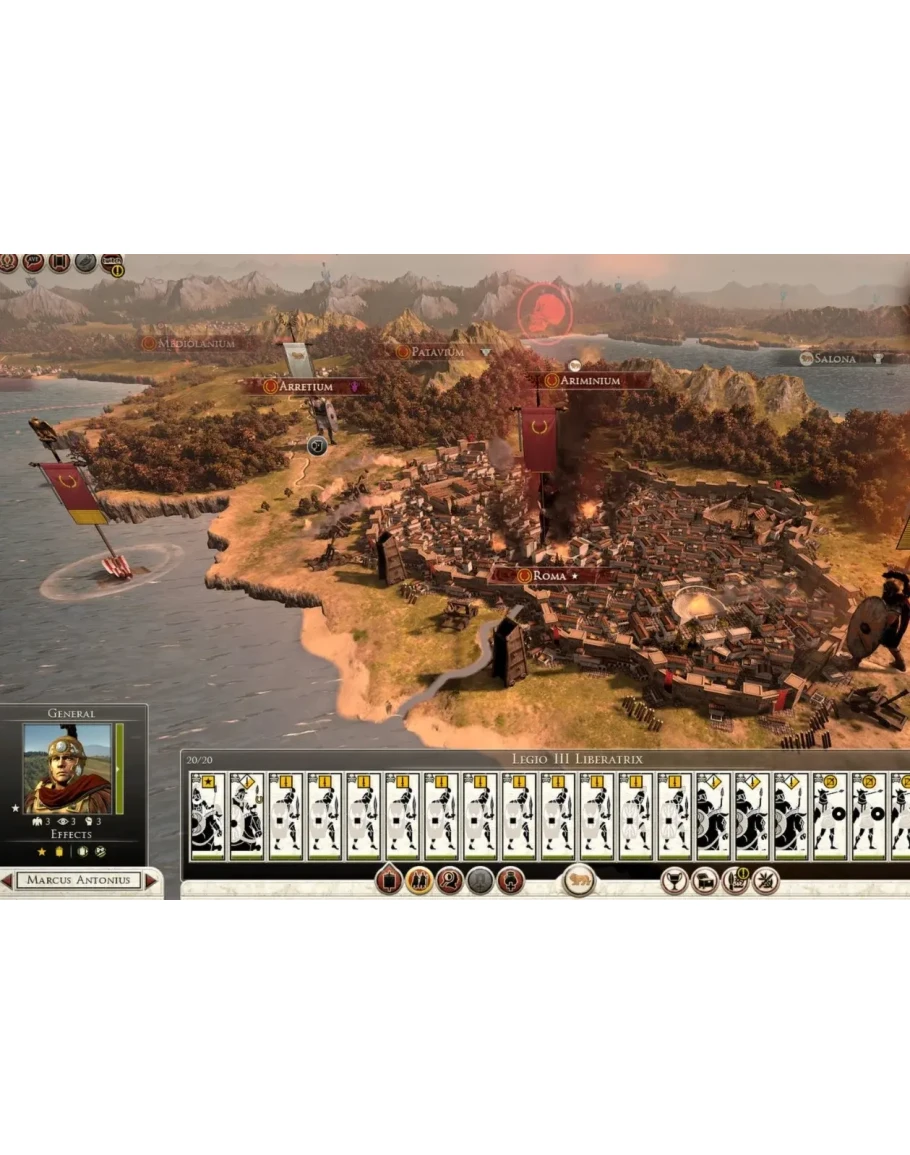Open the grey ship icon at top left
The width and height of the screenshot is (910, 1155).
click(86, 262)
